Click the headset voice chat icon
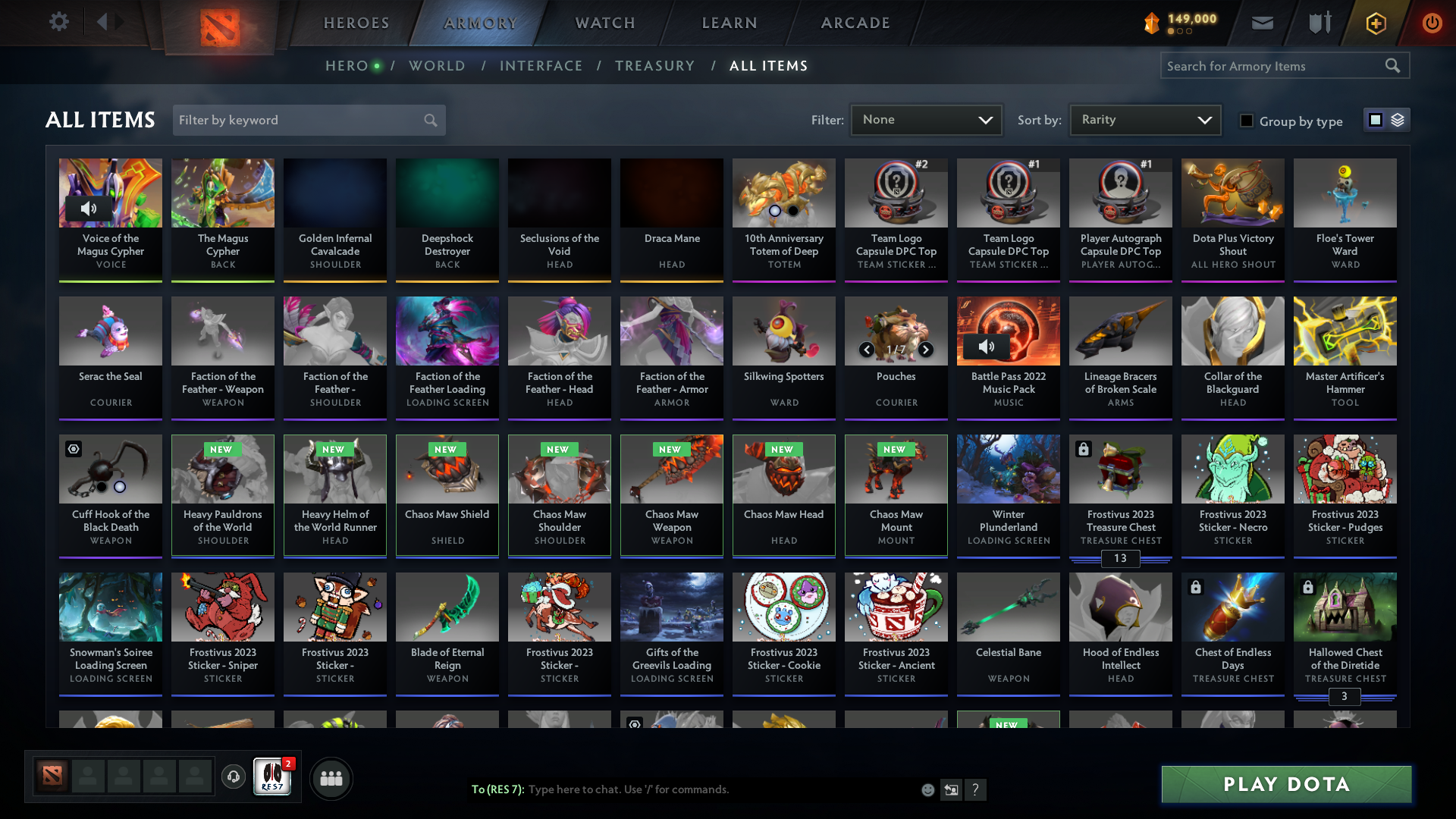The height and width of the screenshot is (819, 1456). click(x=233, y=777)
